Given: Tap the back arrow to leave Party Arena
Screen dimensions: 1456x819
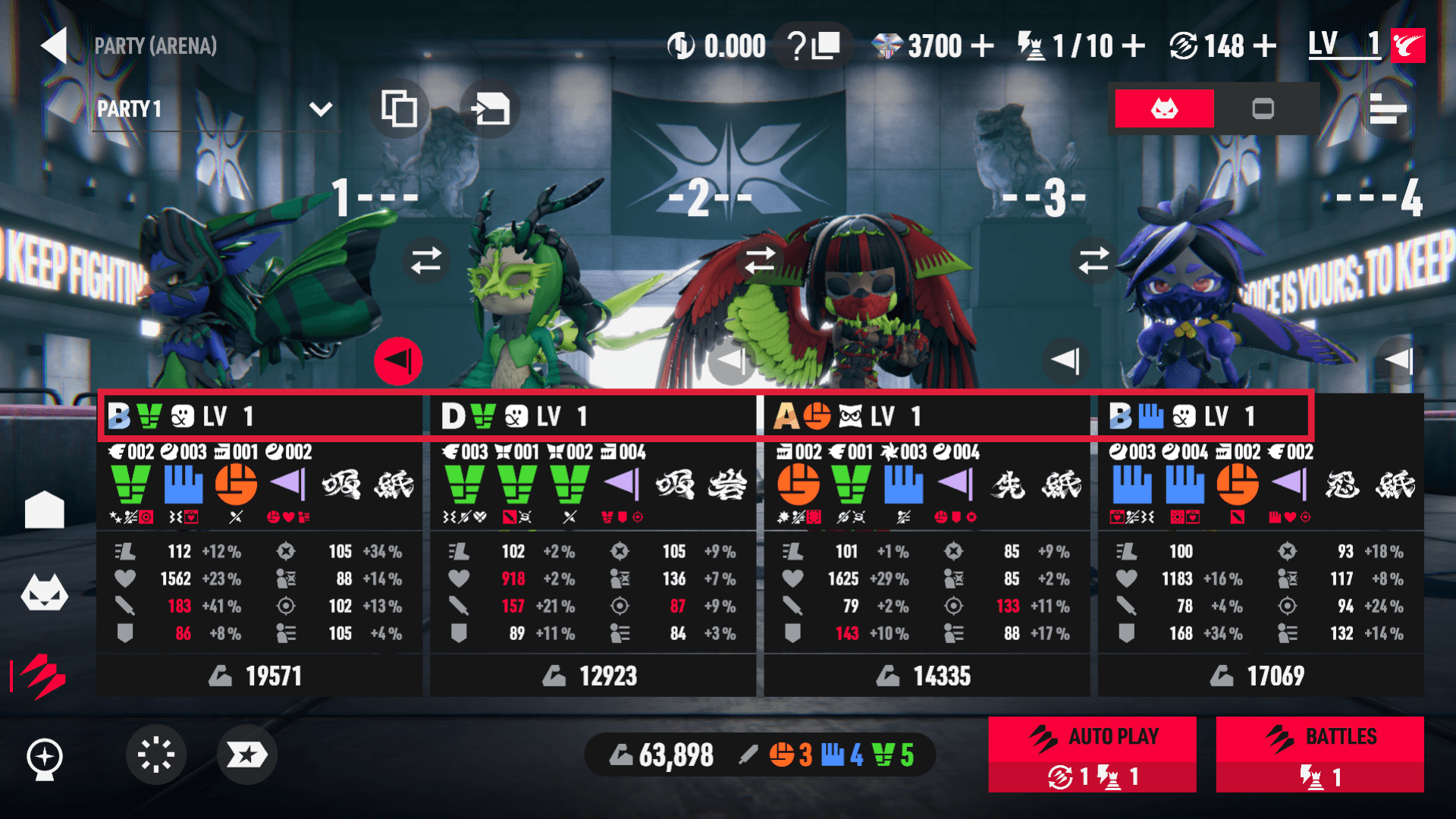Looking at the screenshot, I should [53, 45].
